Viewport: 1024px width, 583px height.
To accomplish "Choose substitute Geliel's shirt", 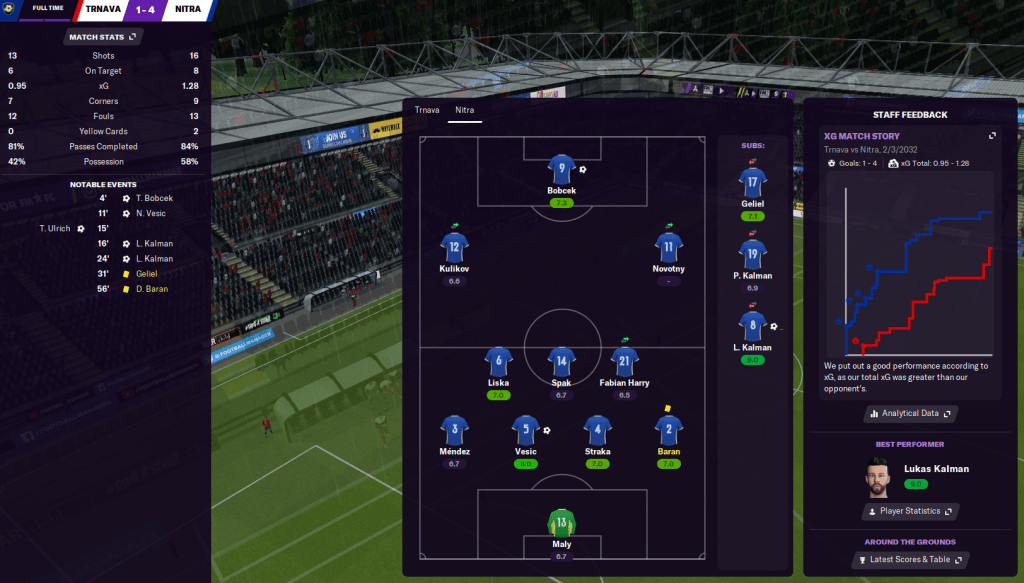I will (x=753, y=181).
